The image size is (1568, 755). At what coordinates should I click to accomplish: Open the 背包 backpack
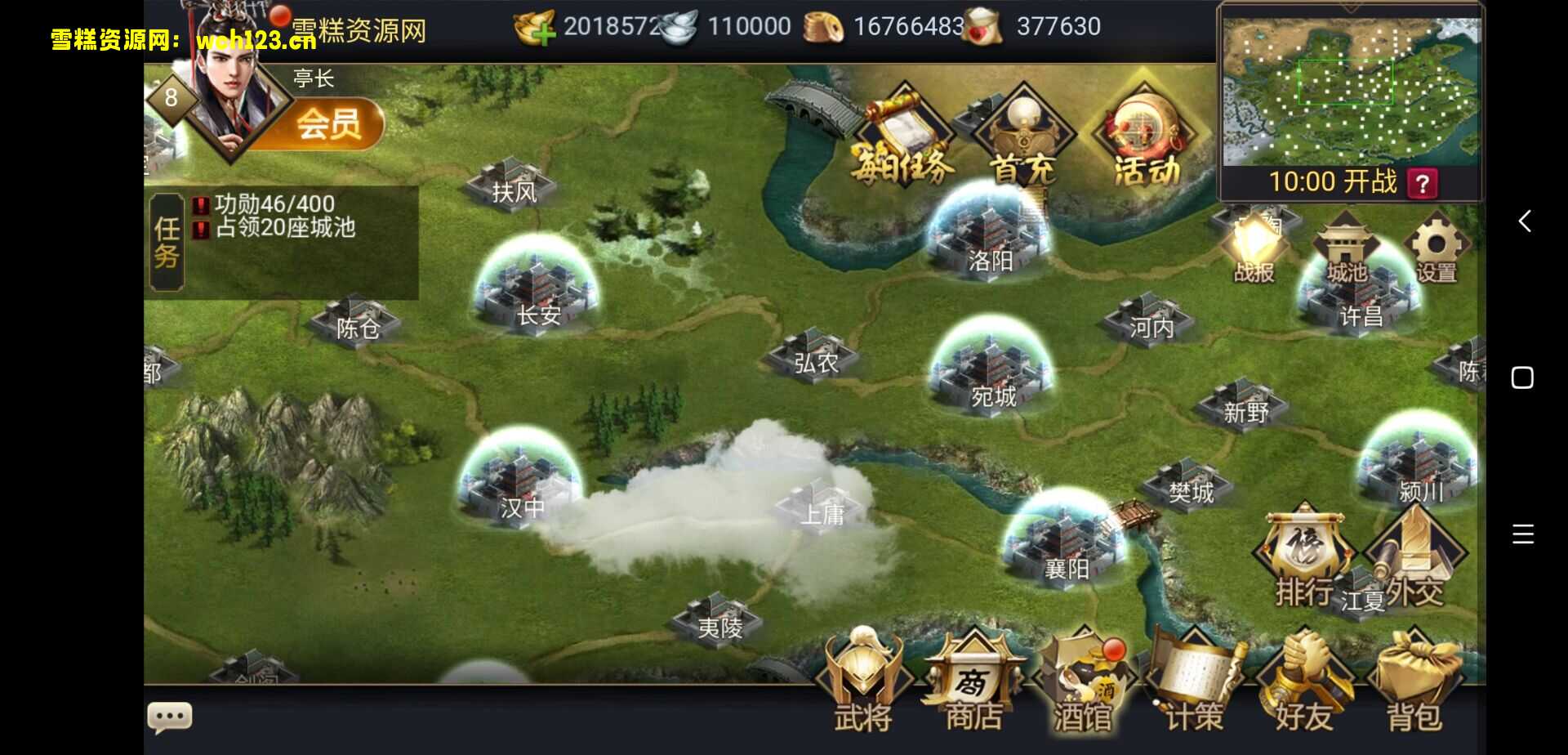coord(1414,683)
